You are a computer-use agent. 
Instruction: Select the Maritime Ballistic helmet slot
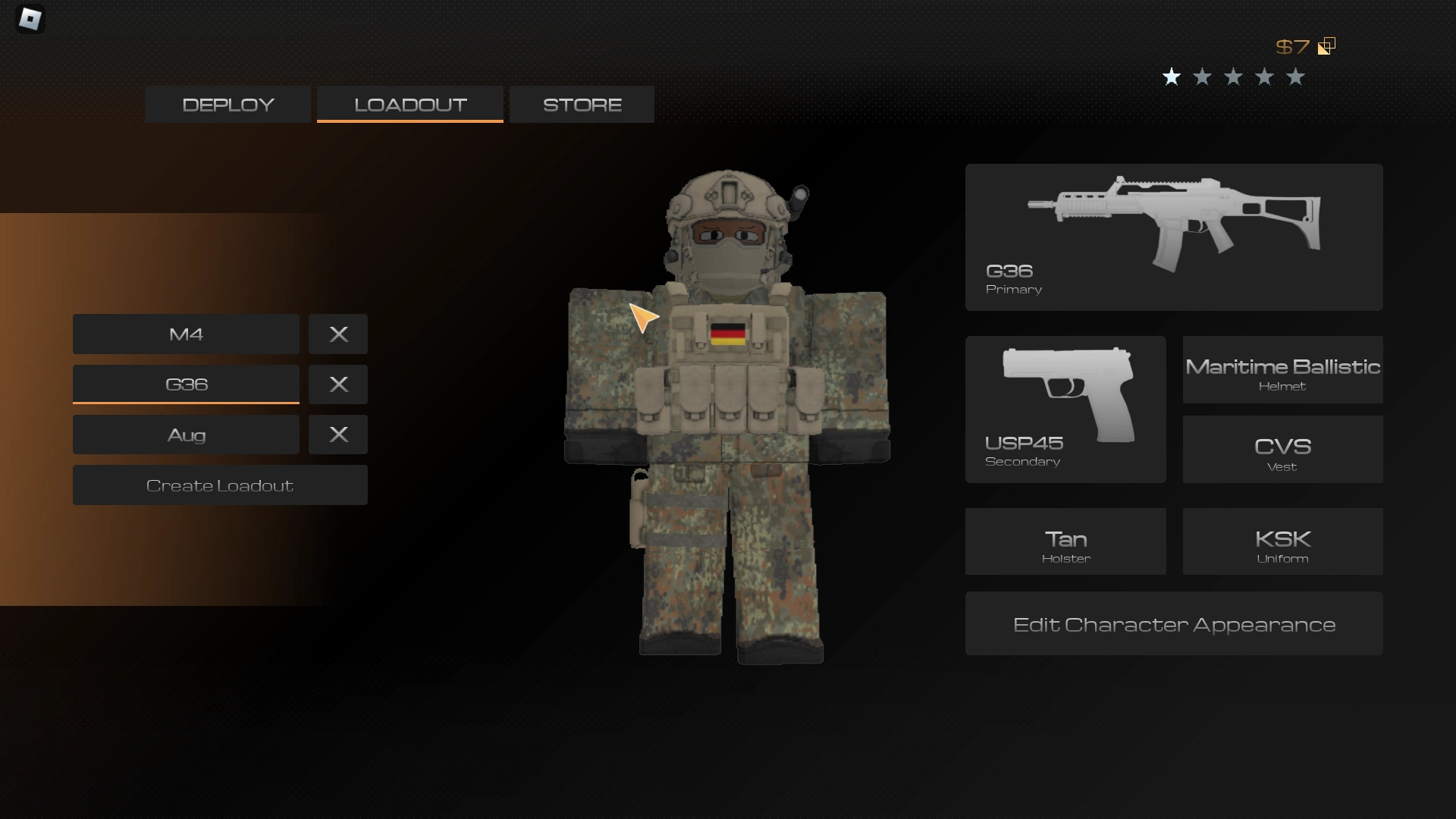[1282, 371]
